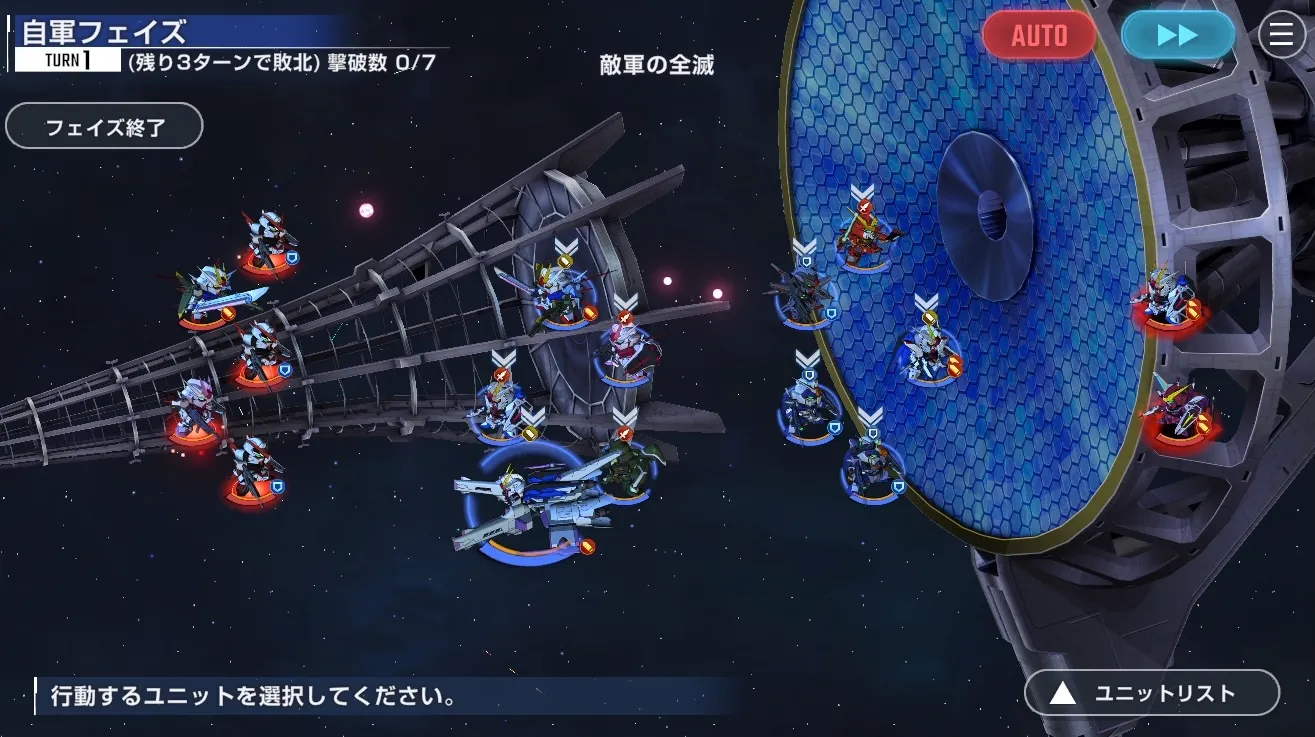Open the ユニットリスト unit list

tap(1151, 693)
